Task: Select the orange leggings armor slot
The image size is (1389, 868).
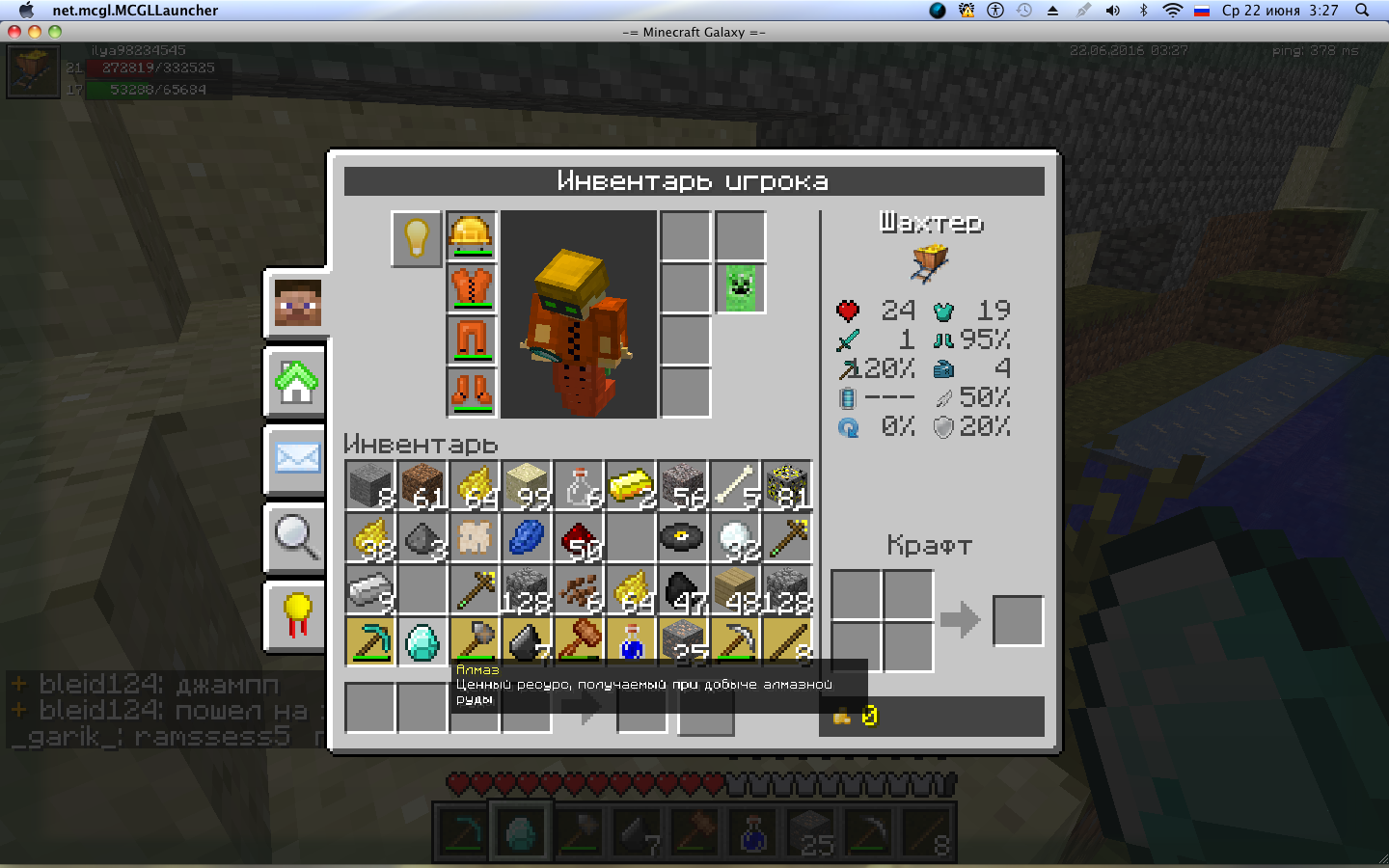Action: tap(472, 339)
